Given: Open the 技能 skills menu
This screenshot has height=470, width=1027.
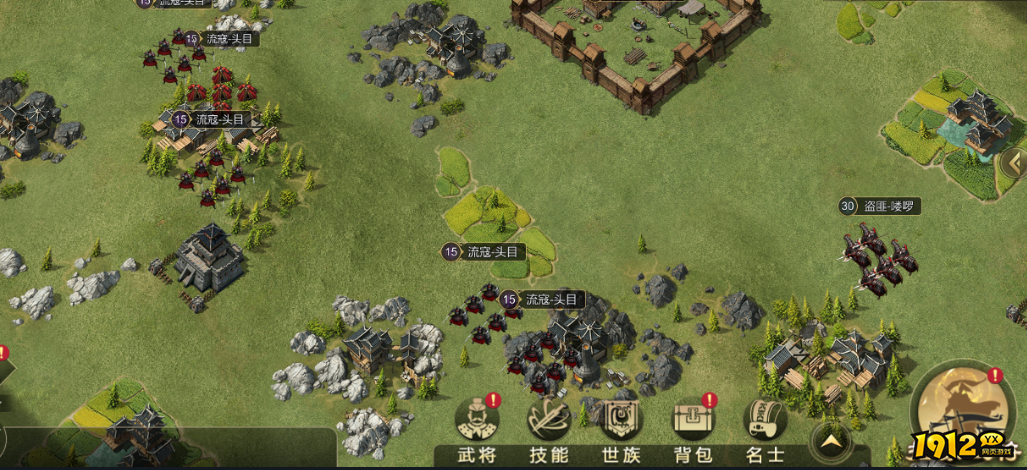Looking at the screenshot, I should (x=549, y=424).
